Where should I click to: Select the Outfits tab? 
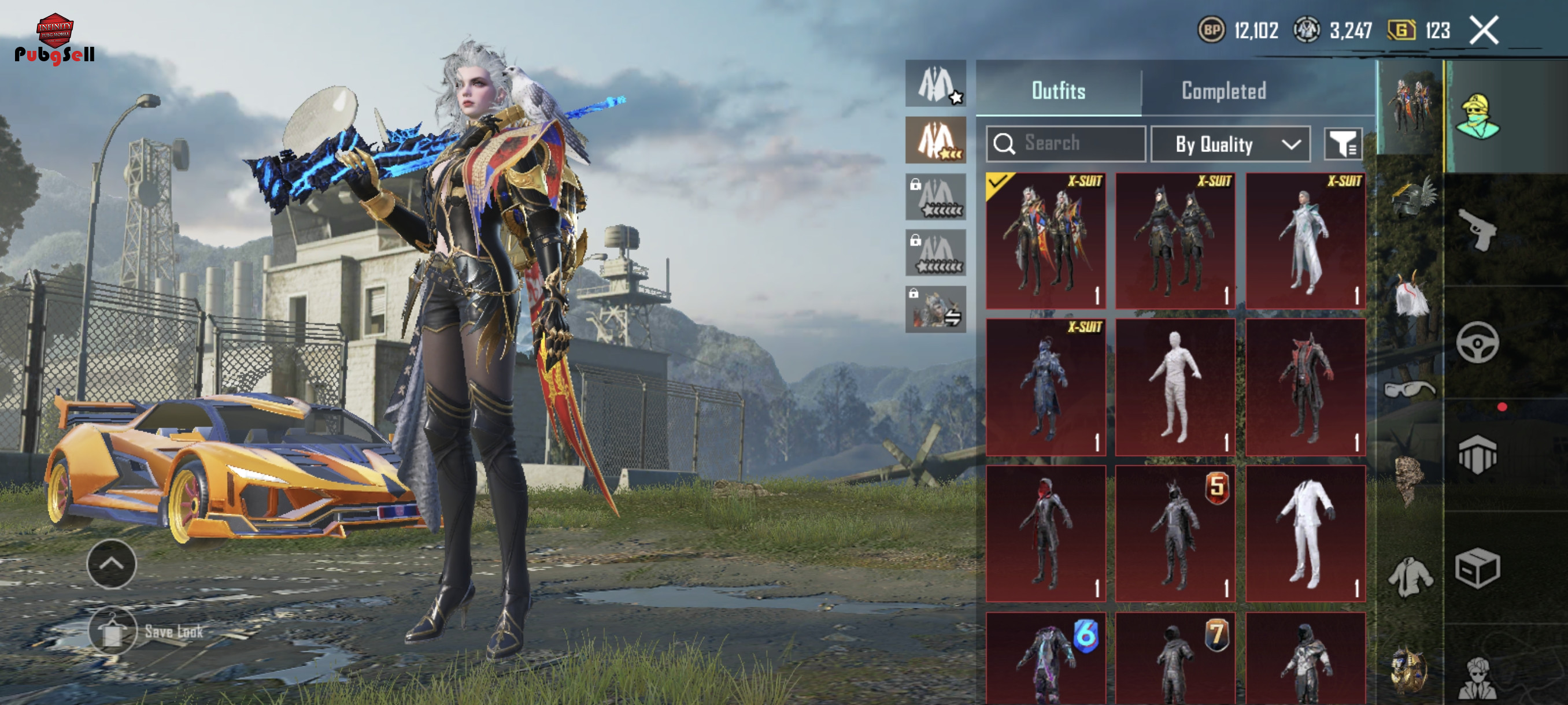coord(1058,91)
